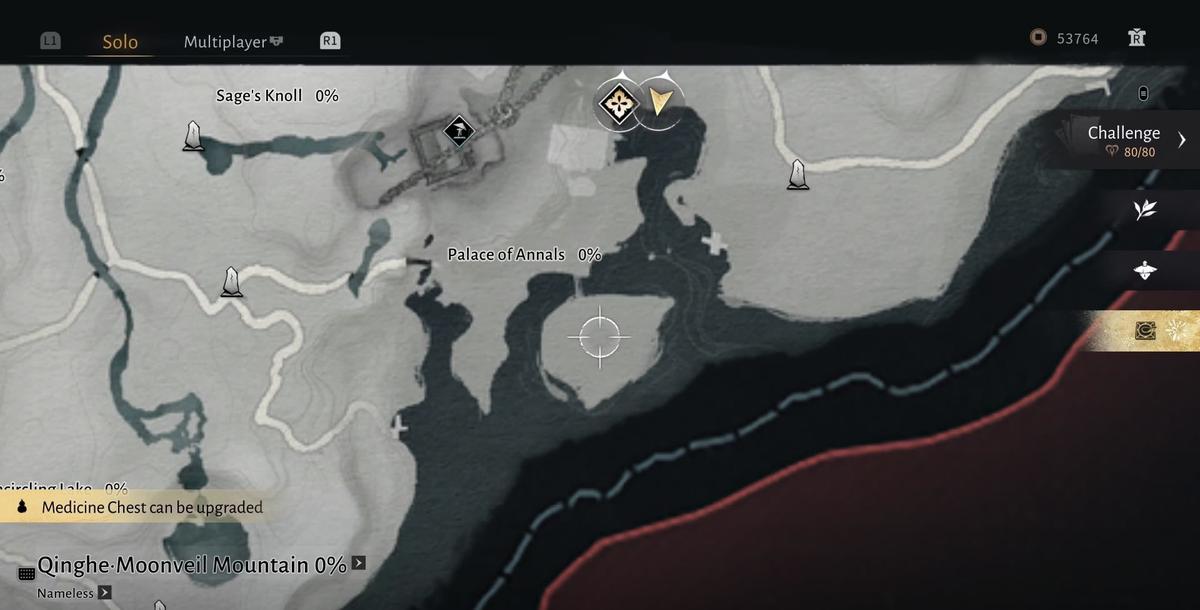Expand the Qinghe·Moonveil Mountain region arrow
The width and height of the screenshot is (1200, 610).
tap(359, 563)
